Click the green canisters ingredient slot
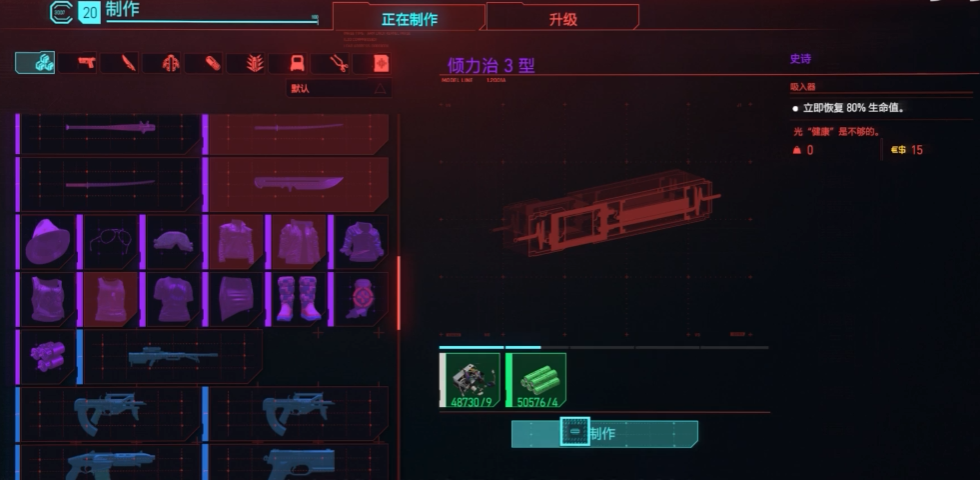This screenshot has height=480, width=980. coord(539,380)
